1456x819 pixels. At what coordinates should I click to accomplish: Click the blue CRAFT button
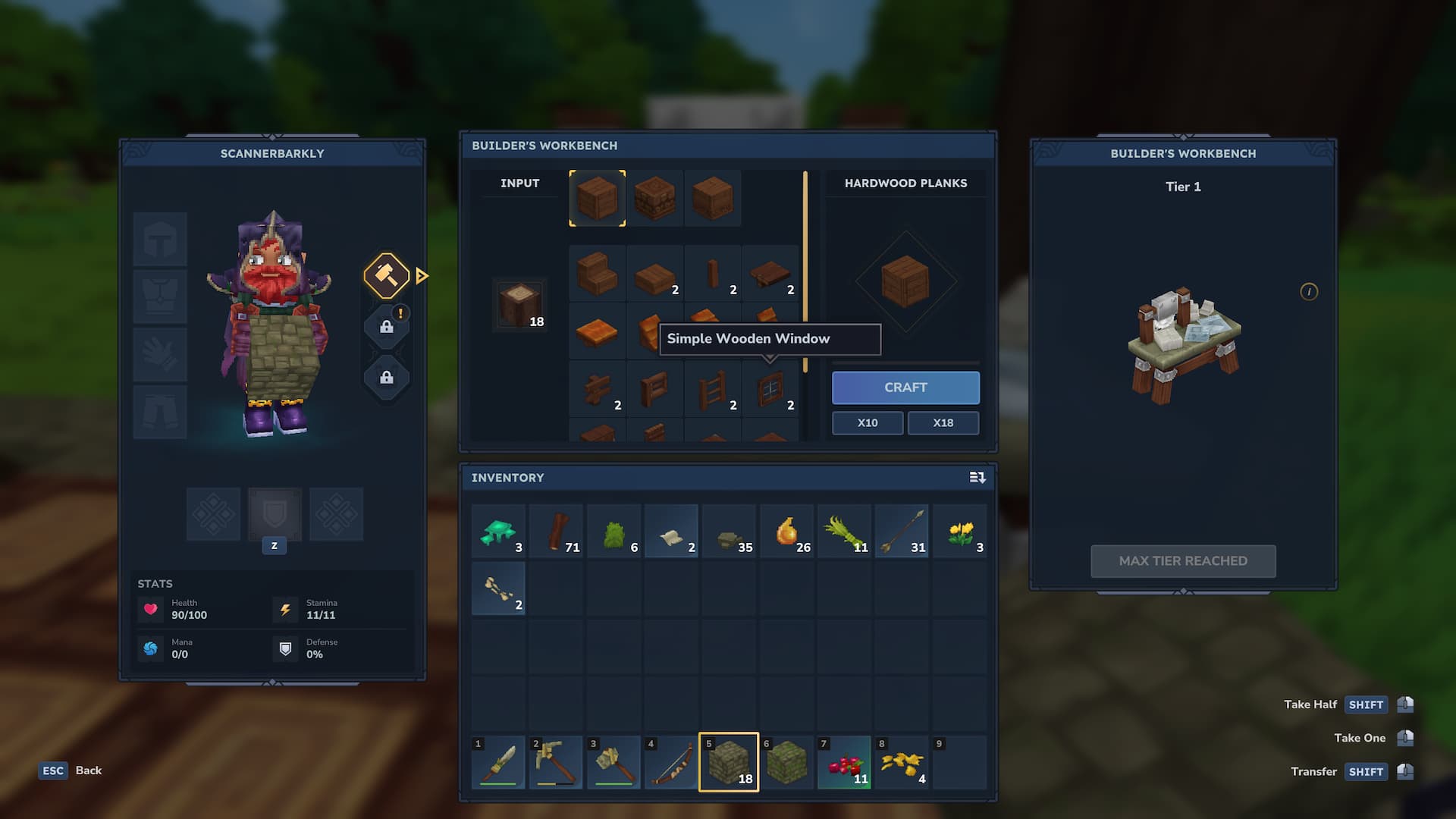coord(905,388)
